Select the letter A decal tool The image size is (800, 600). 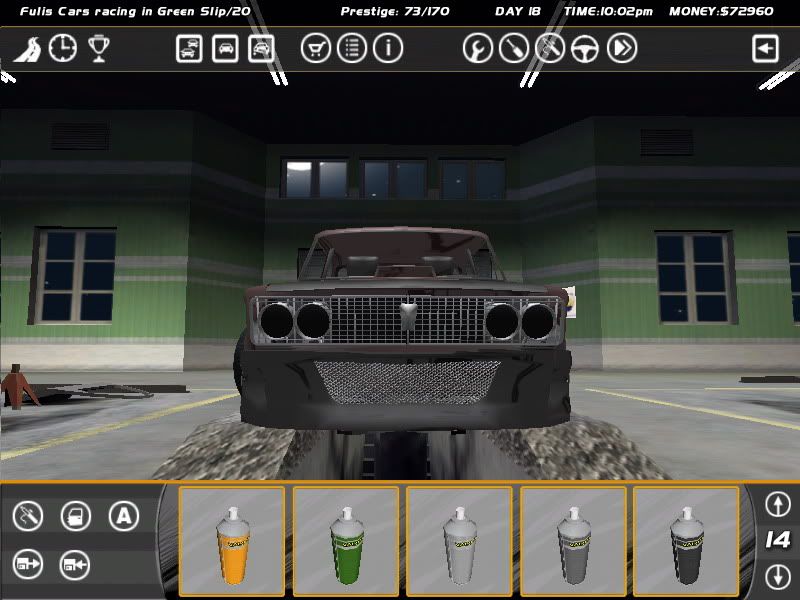pos(123,516)
